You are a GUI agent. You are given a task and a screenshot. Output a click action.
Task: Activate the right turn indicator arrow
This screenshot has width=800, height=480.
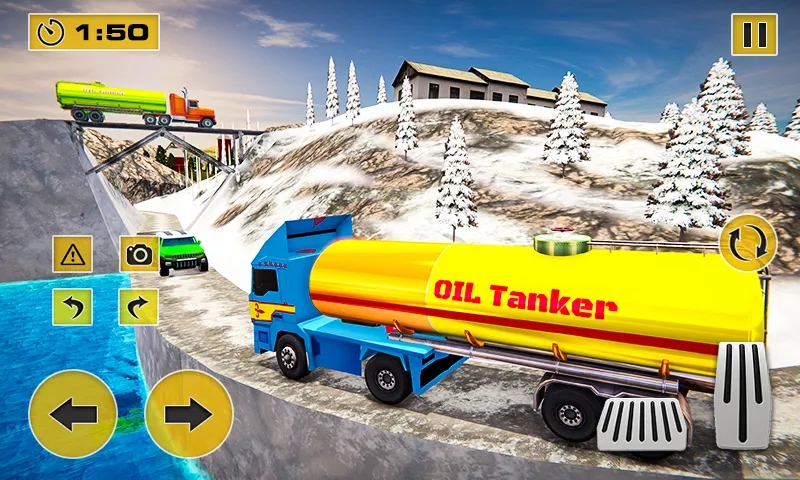139,306
